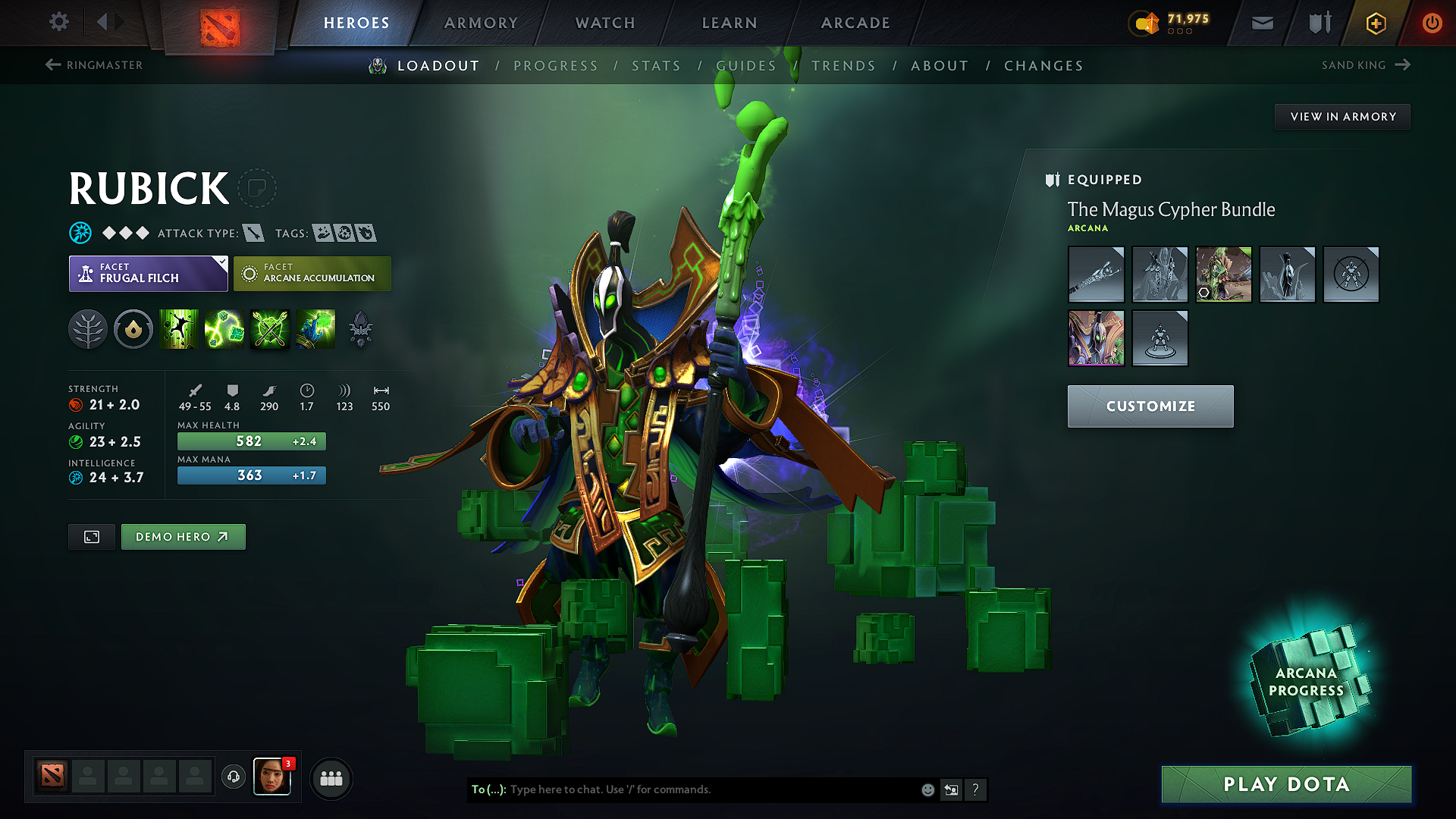Toggle the portrait view icon beside Demo Hero
This screenshot has height=819, width=1456.
91,536
